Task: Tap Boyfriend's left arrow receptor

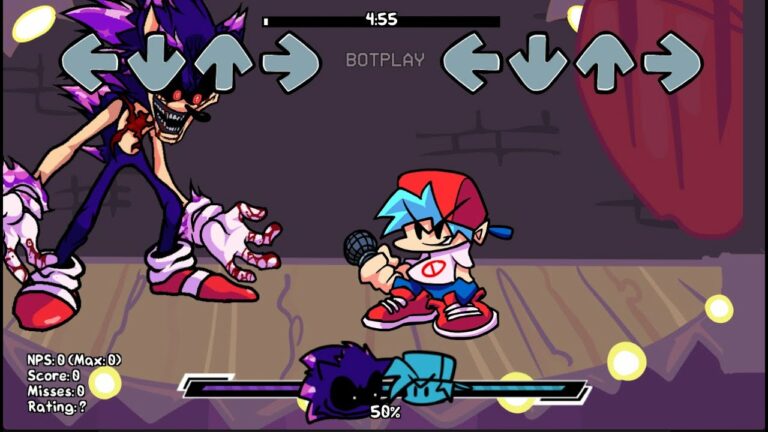Action: pyautogui.click(x=471, y=62)
